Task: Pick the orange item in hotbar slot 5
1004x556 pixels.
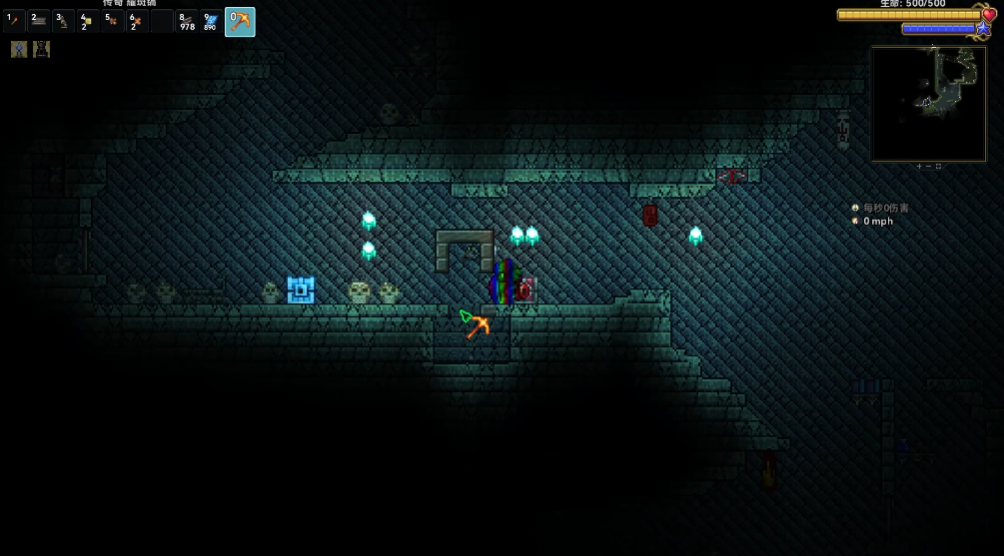Action: click(112, 20)
